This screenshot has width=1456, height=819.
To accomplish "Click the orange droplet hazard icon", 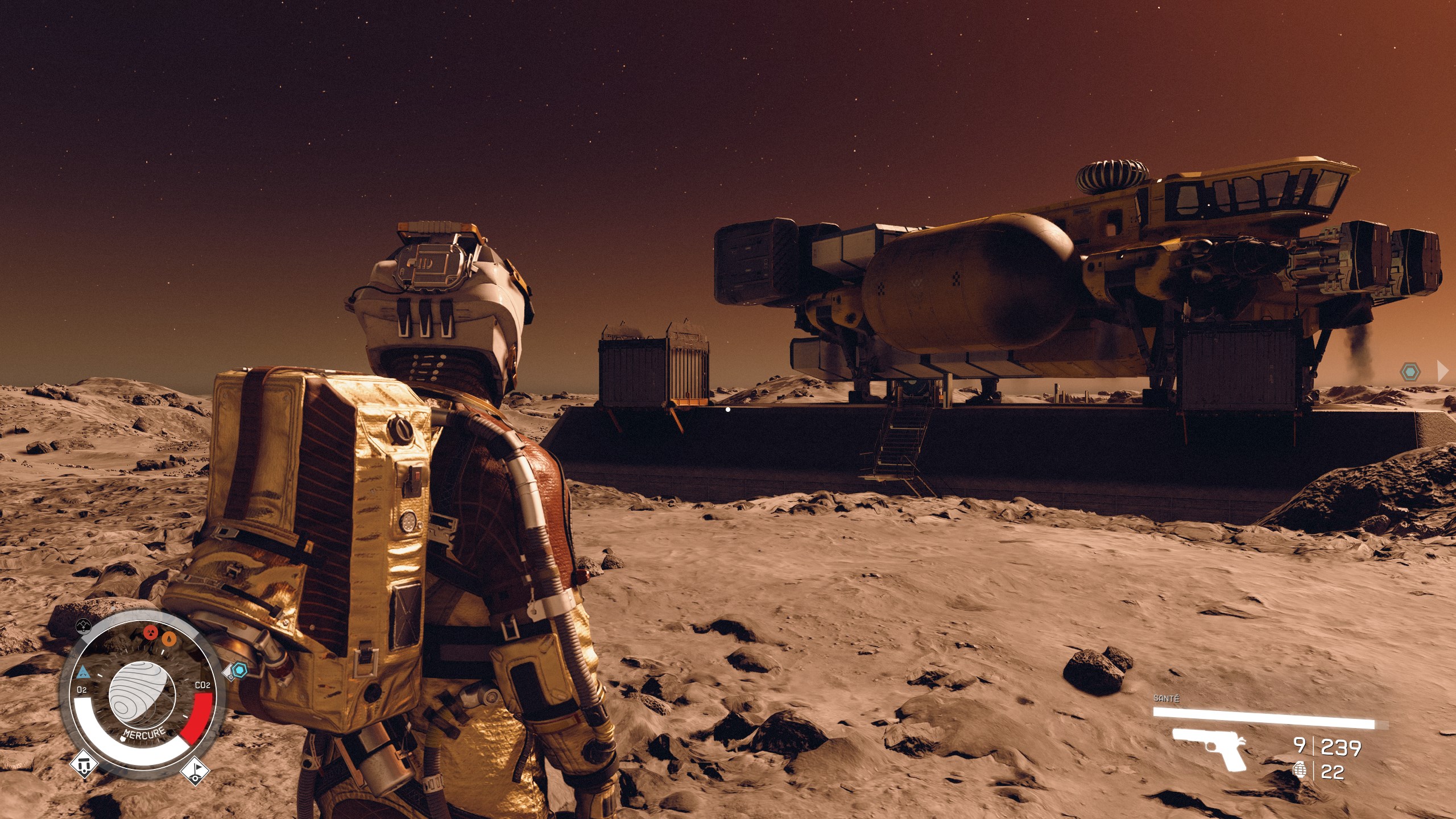I will [169, 639].
